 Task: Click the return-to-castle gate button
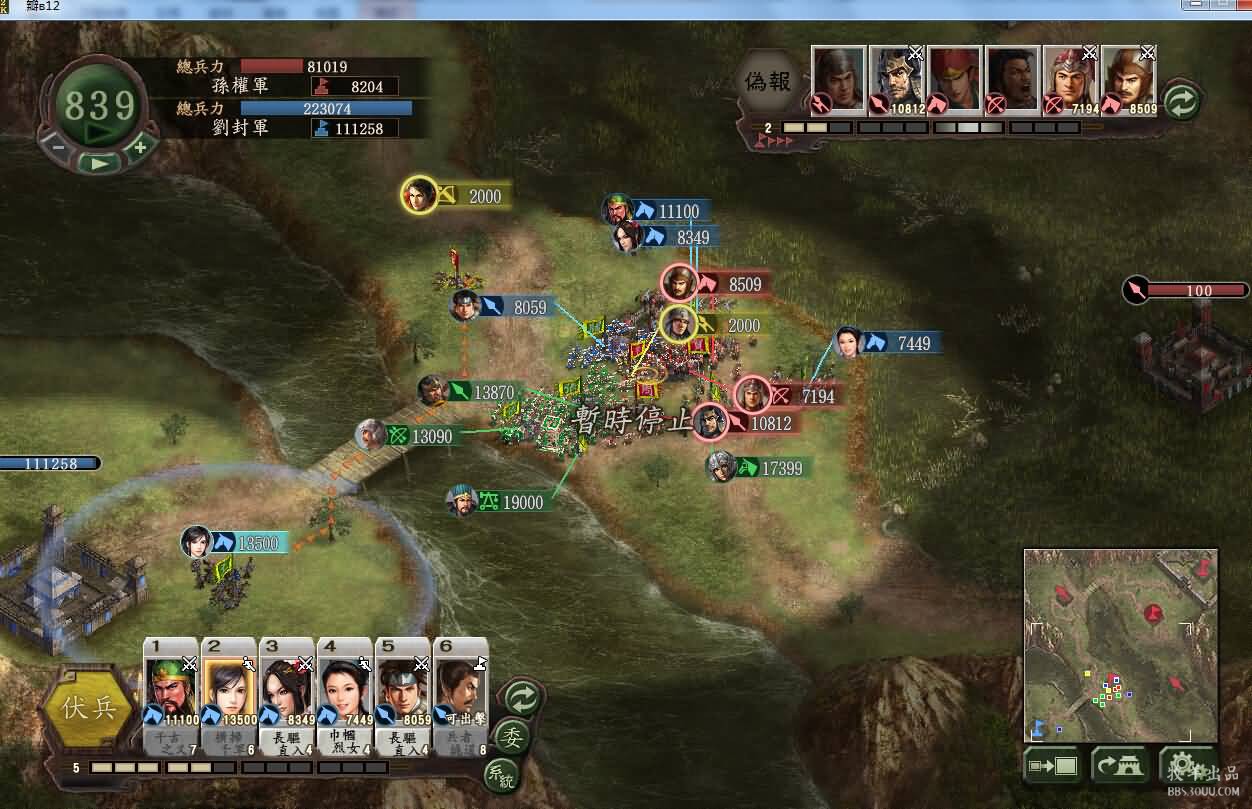click(1119, 767)
